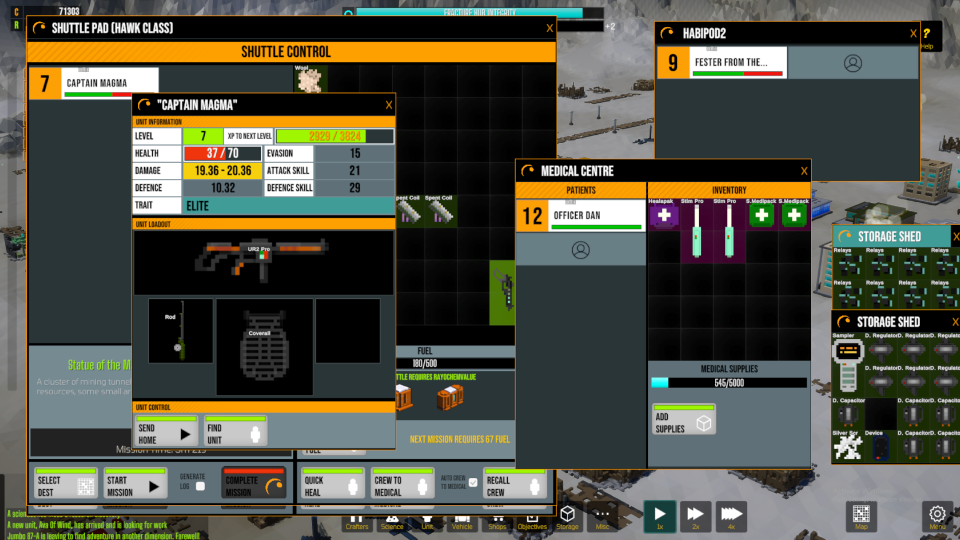
Task: Choose Select Dest for the shuttle
Action: (65, 484)
